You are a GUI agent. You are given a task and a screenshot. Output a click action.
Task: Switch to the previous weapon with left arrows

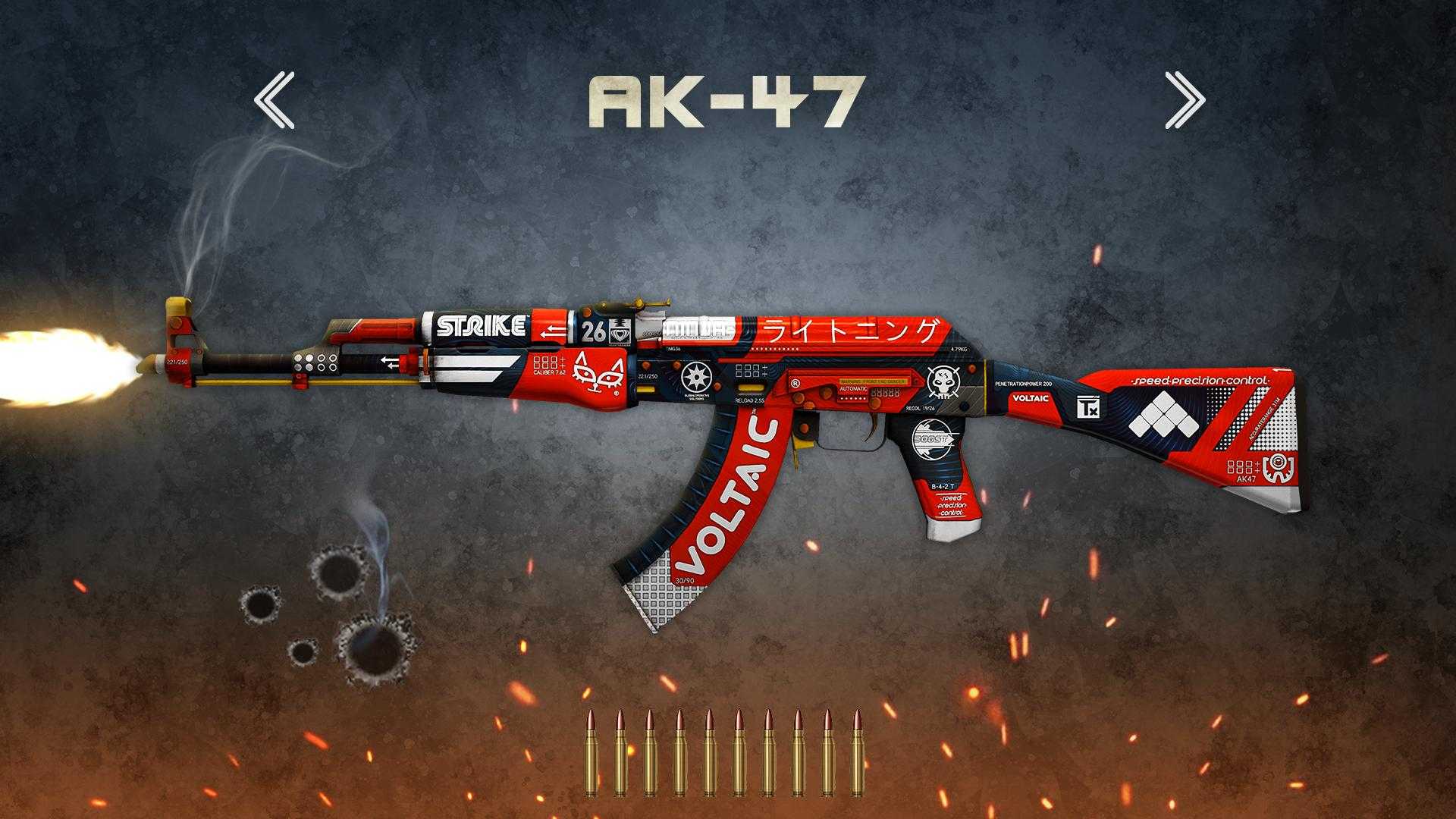tap(274, 99)
